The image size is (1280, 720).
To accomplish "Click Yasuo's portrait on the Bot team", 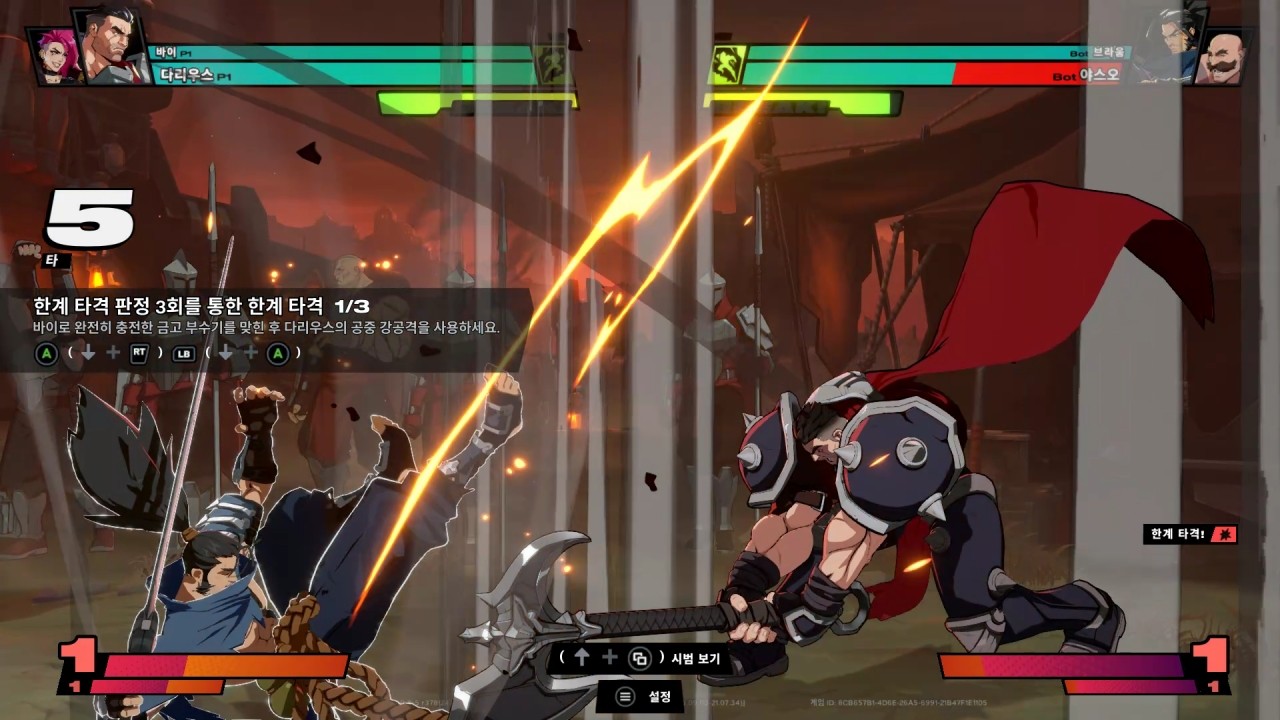I will [x=1170, y=38].
